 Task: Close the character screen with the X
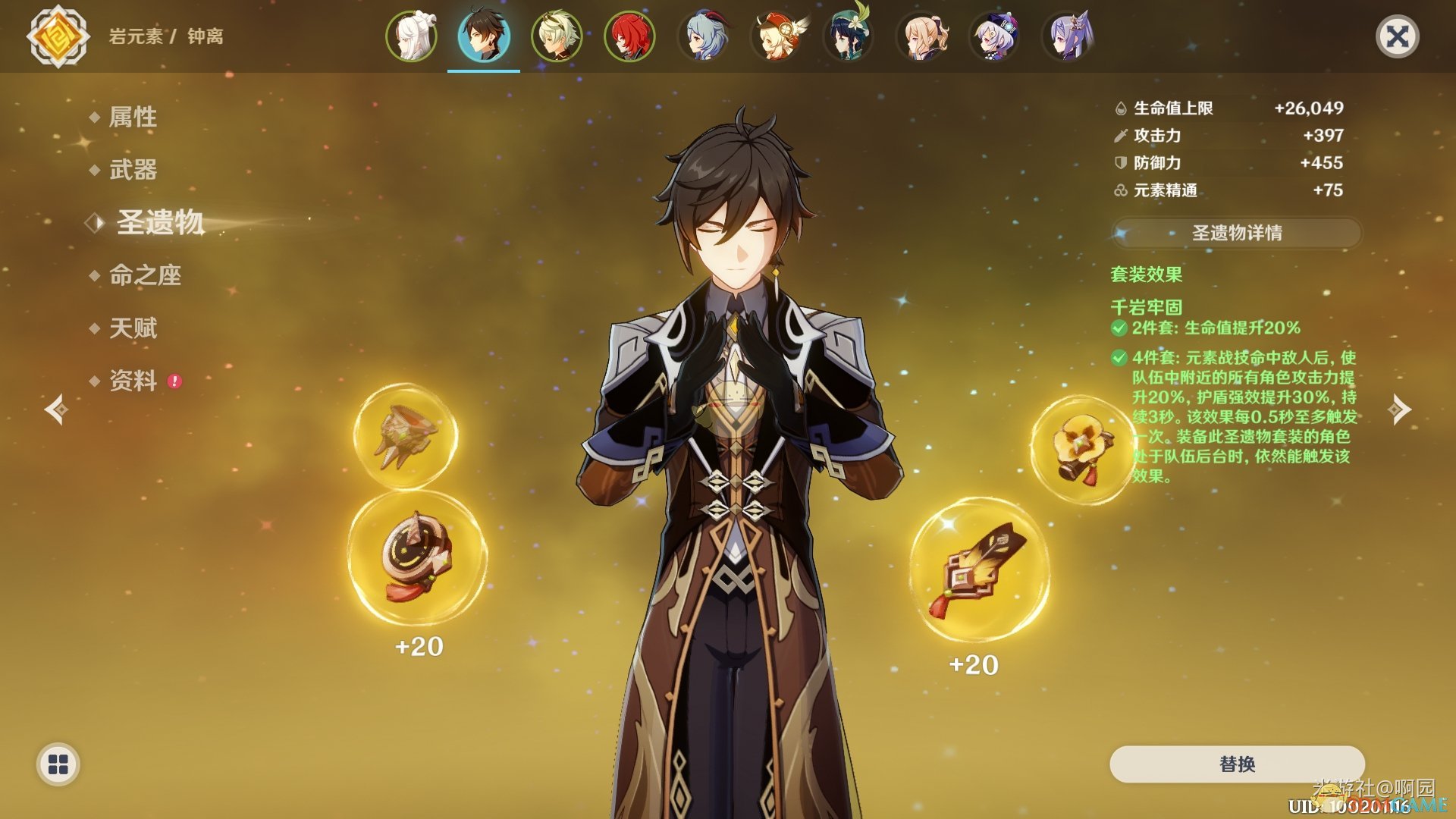coord(1397,36)
